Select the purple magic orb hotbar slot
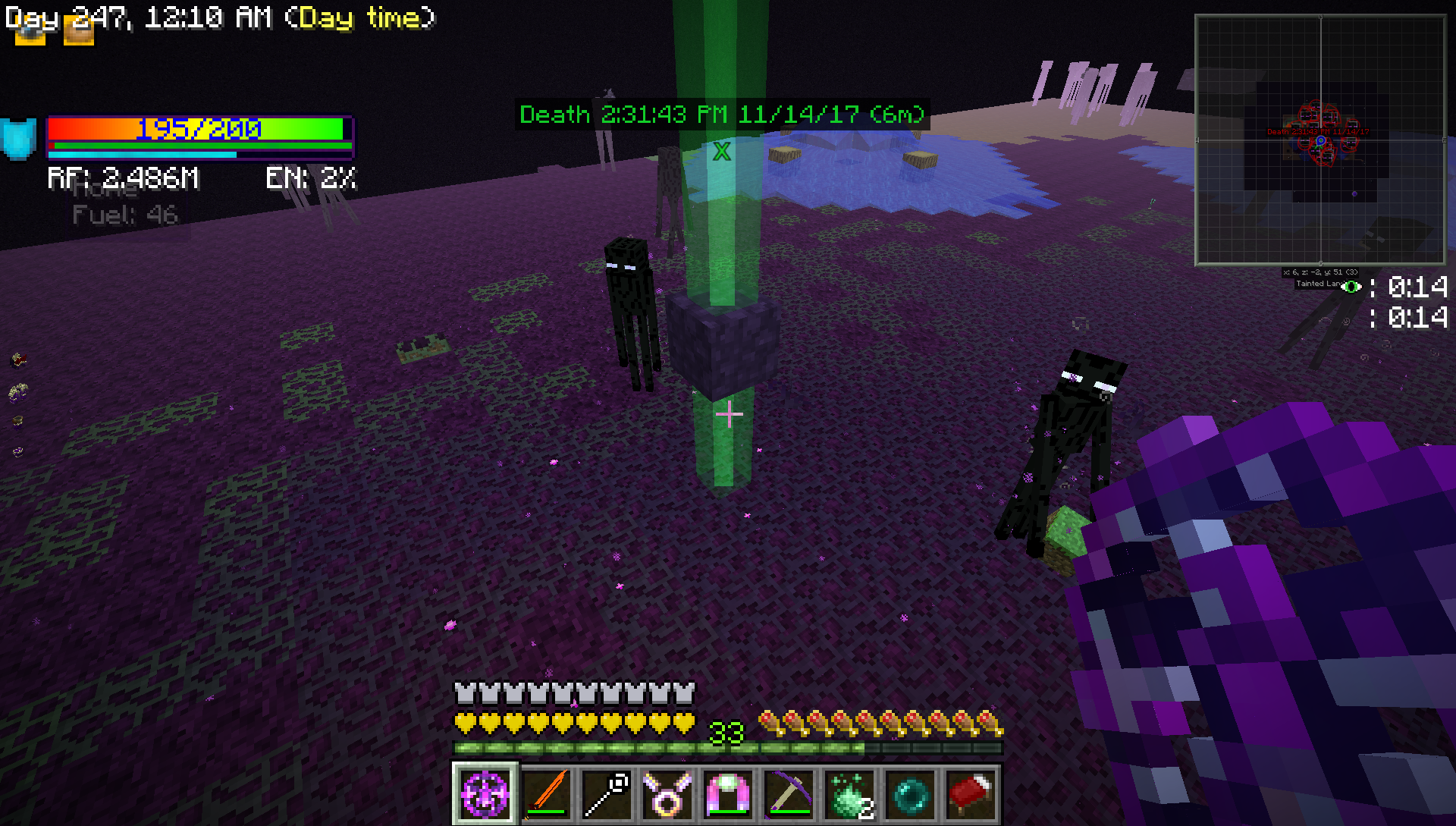 coord(485,793)
